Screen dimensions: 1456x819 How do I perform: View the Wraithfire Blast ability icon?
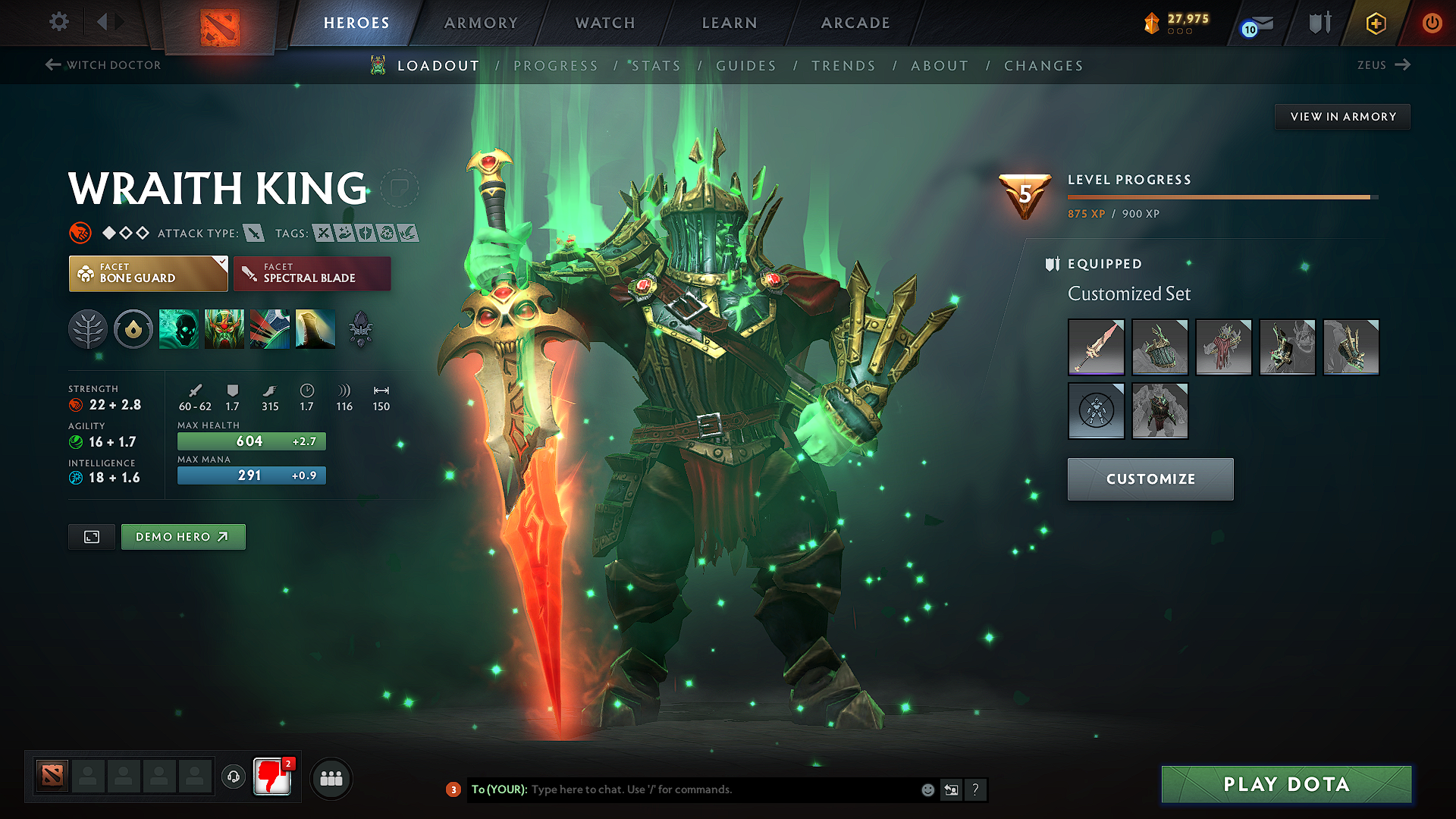179,329
